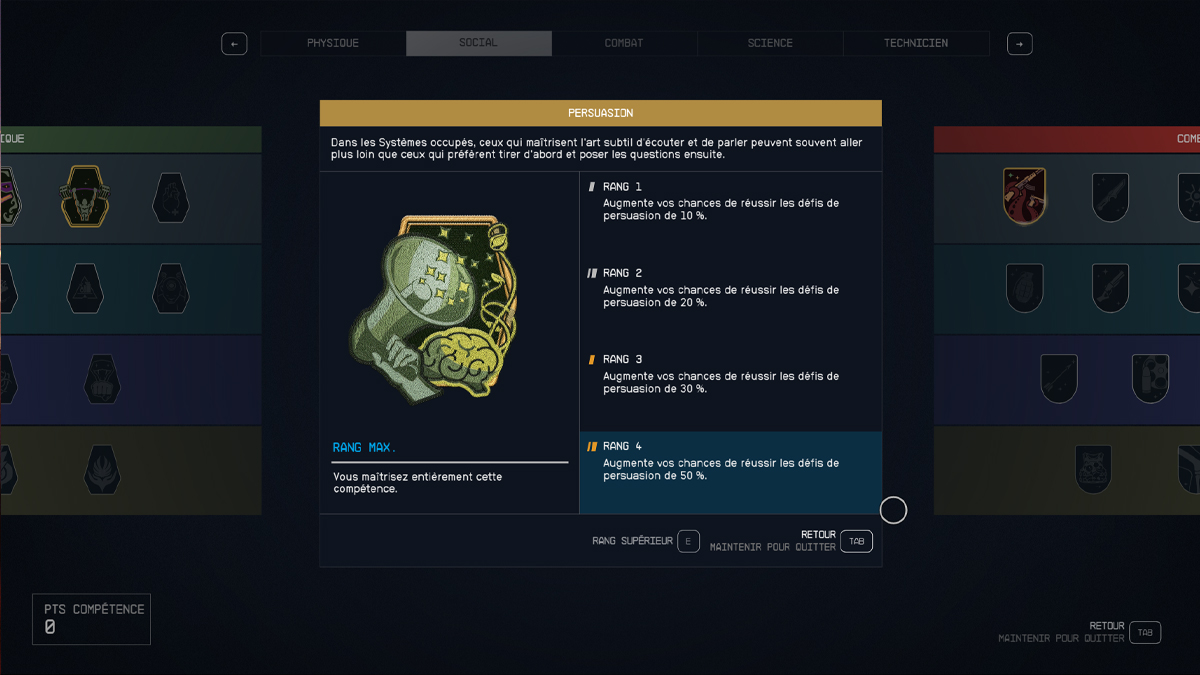Open the Combat skills tab

[624, 44]
